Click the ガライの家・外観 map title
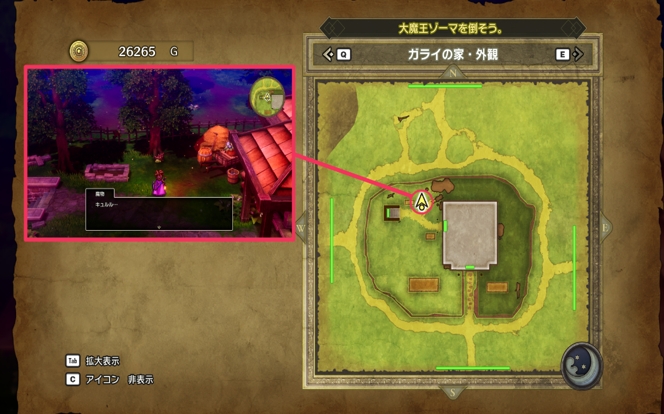The image size is (664, 414). [451, 54]
